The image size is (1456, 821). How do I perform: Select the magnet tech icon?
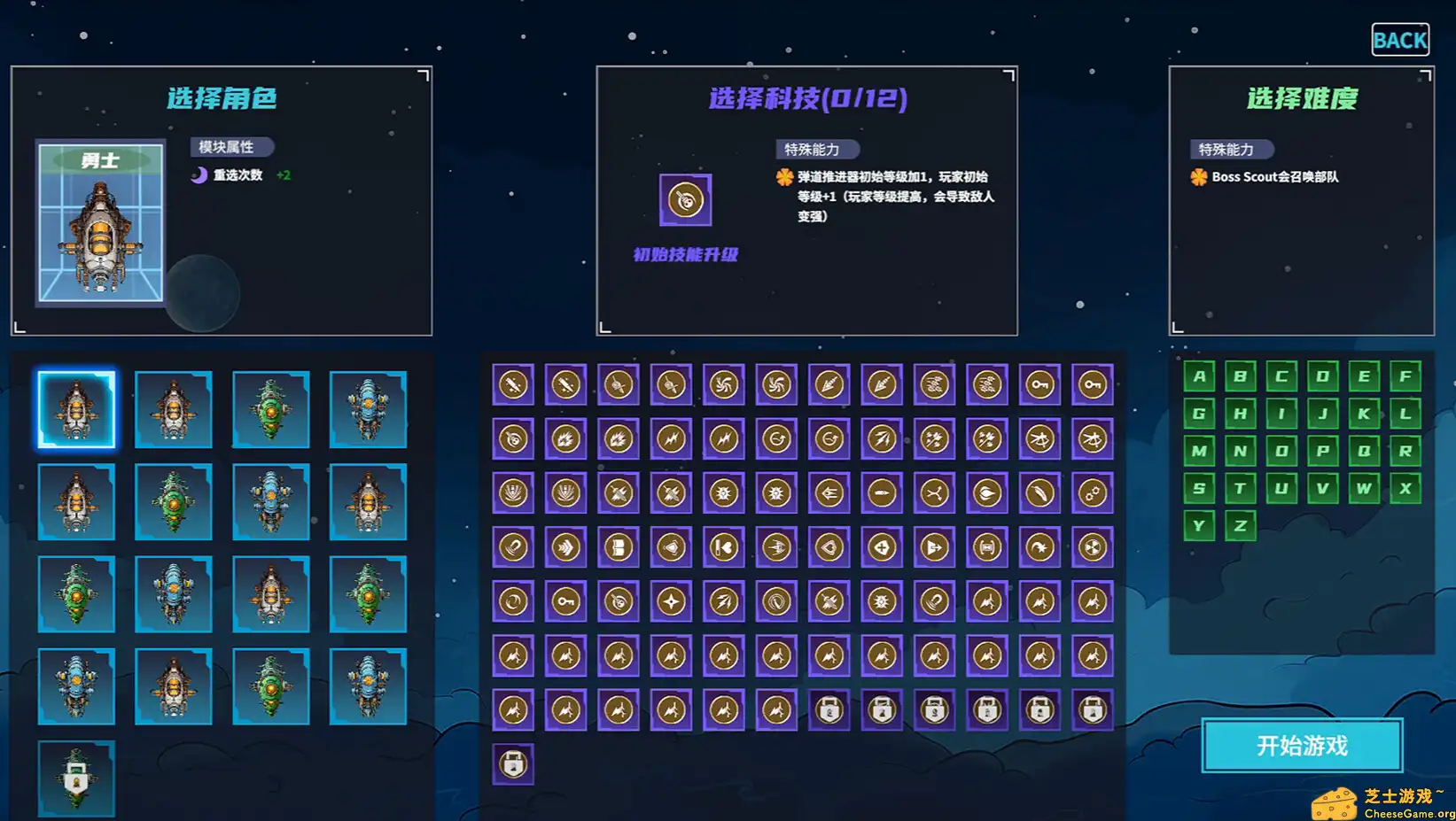pyautogui.click(x=513, y=547)
